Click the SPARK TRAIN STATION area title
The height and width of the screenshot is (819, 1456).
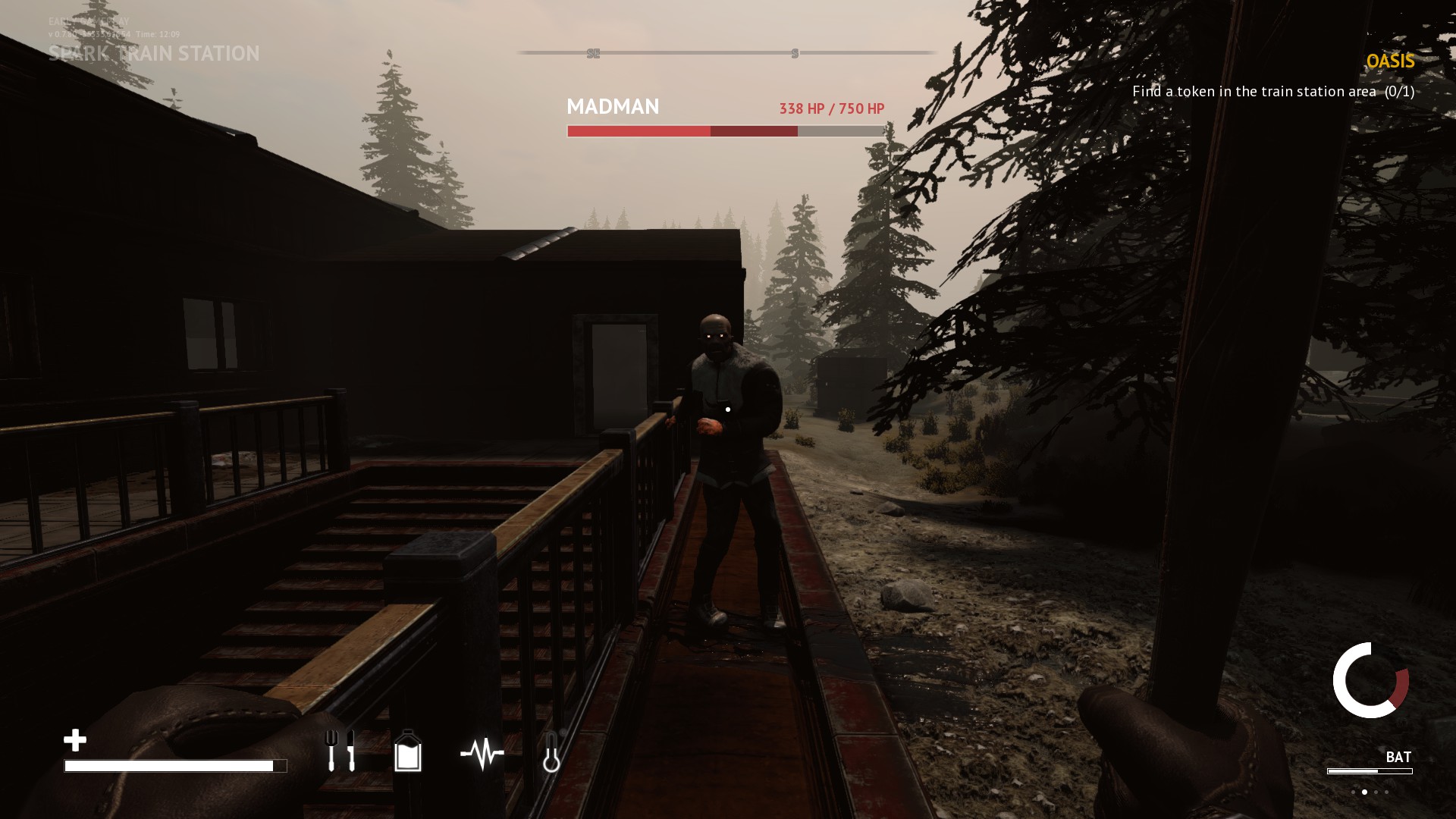(x=155, y=54)
